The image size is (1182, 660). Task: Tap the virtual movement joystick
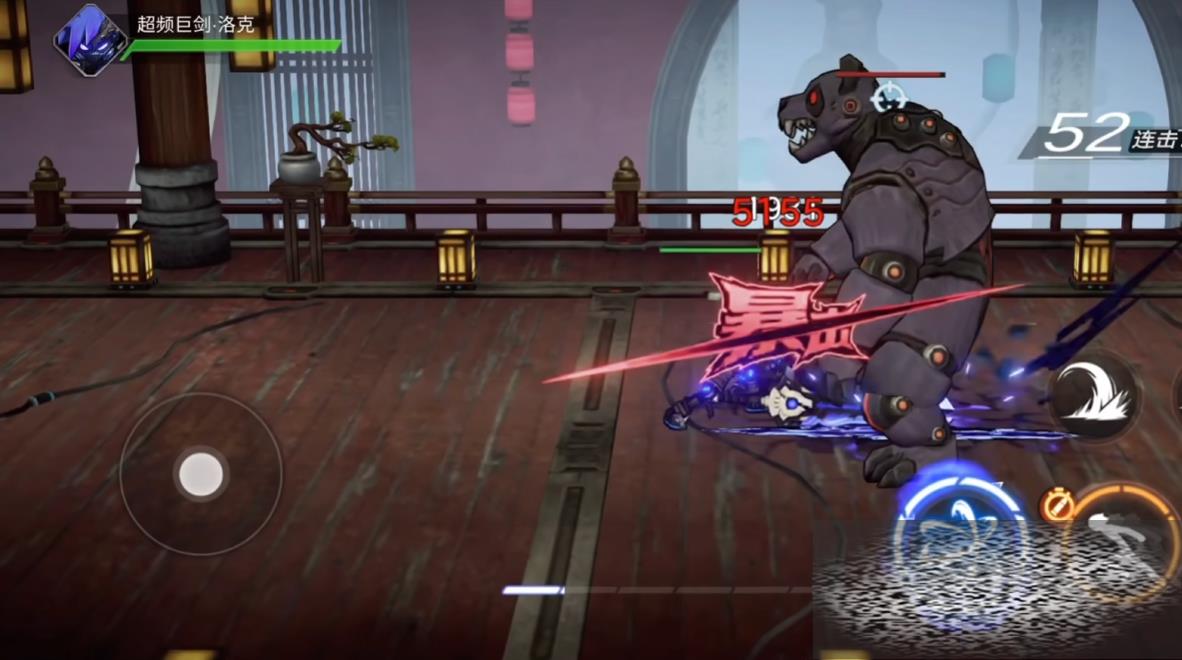coord(201,473)
